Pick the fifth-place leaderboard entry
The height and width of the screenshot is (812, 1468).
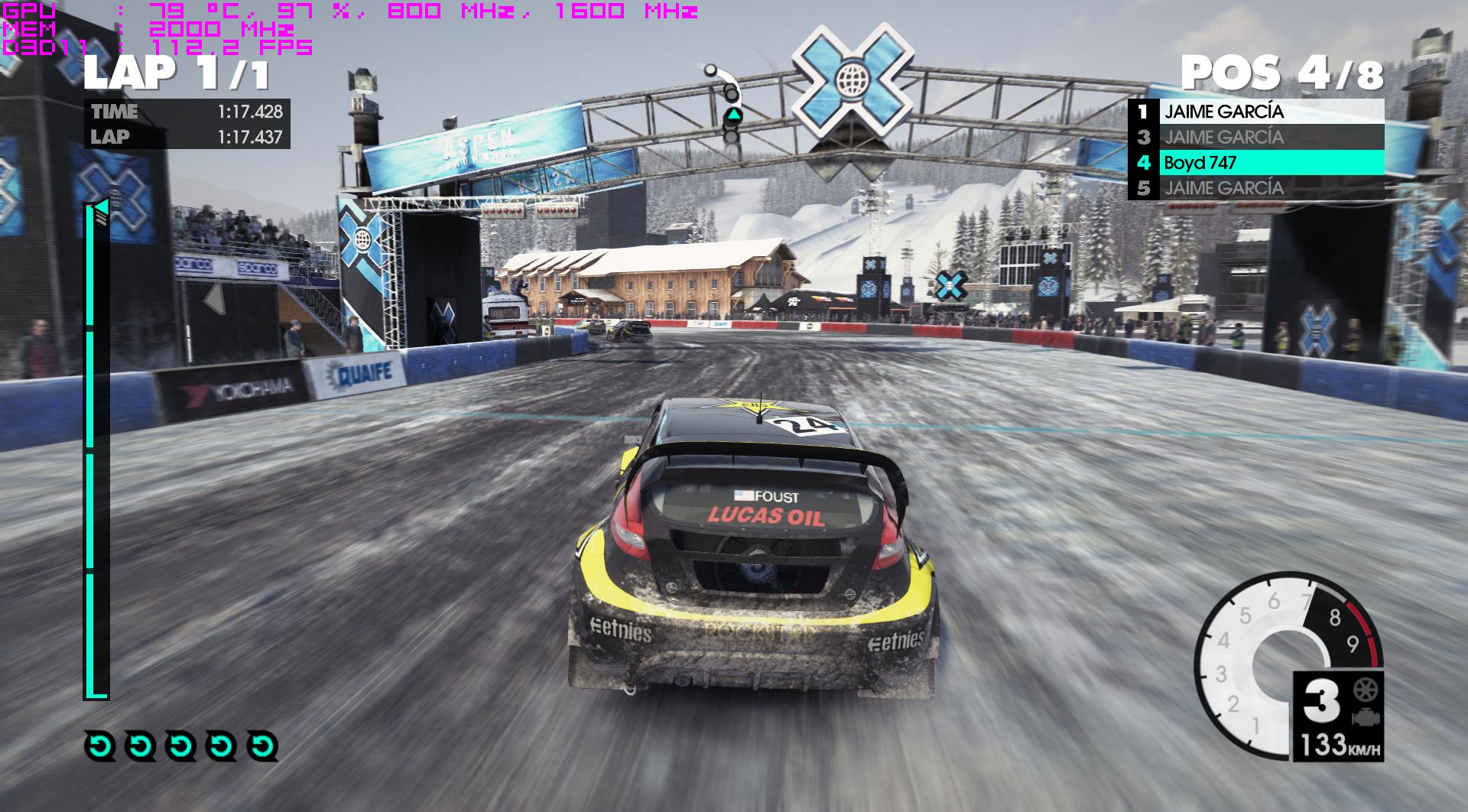pyautogui.click(x=1255, y=187)
